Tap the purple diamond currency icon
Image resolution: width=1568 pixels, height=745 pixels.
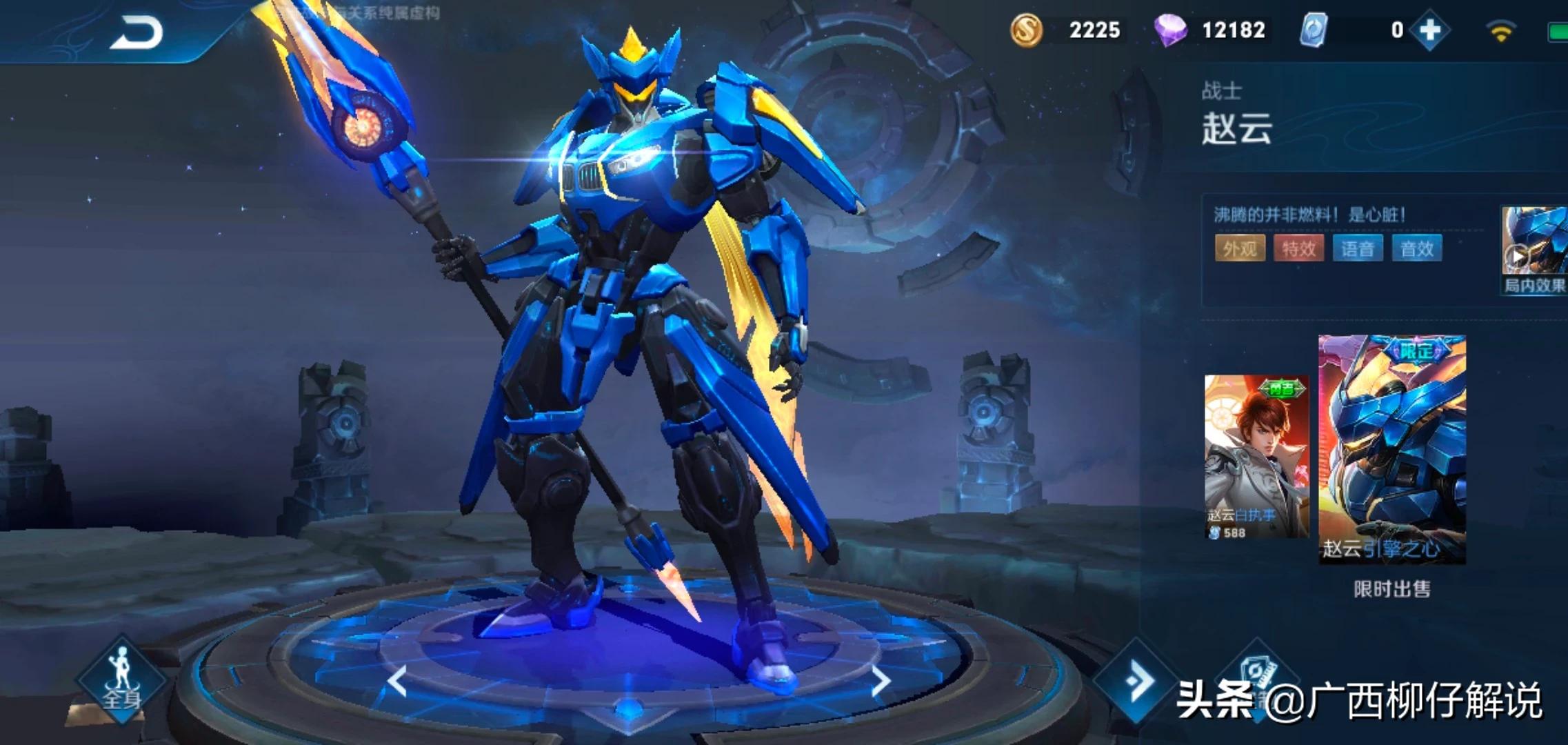coord(1170,30)
